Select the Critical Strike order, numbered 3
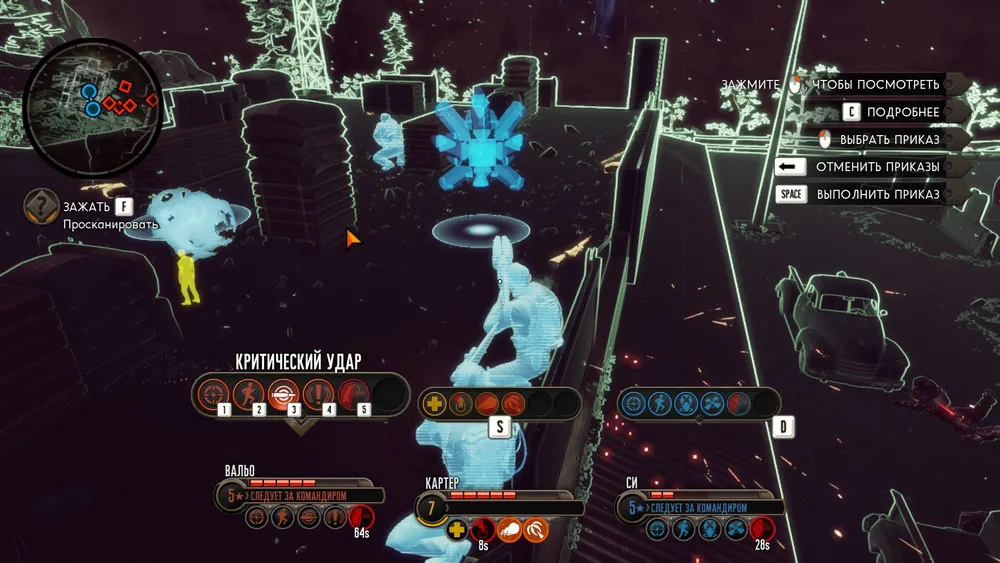Screen dimensions: 1000x563 (x=282, y=391)
